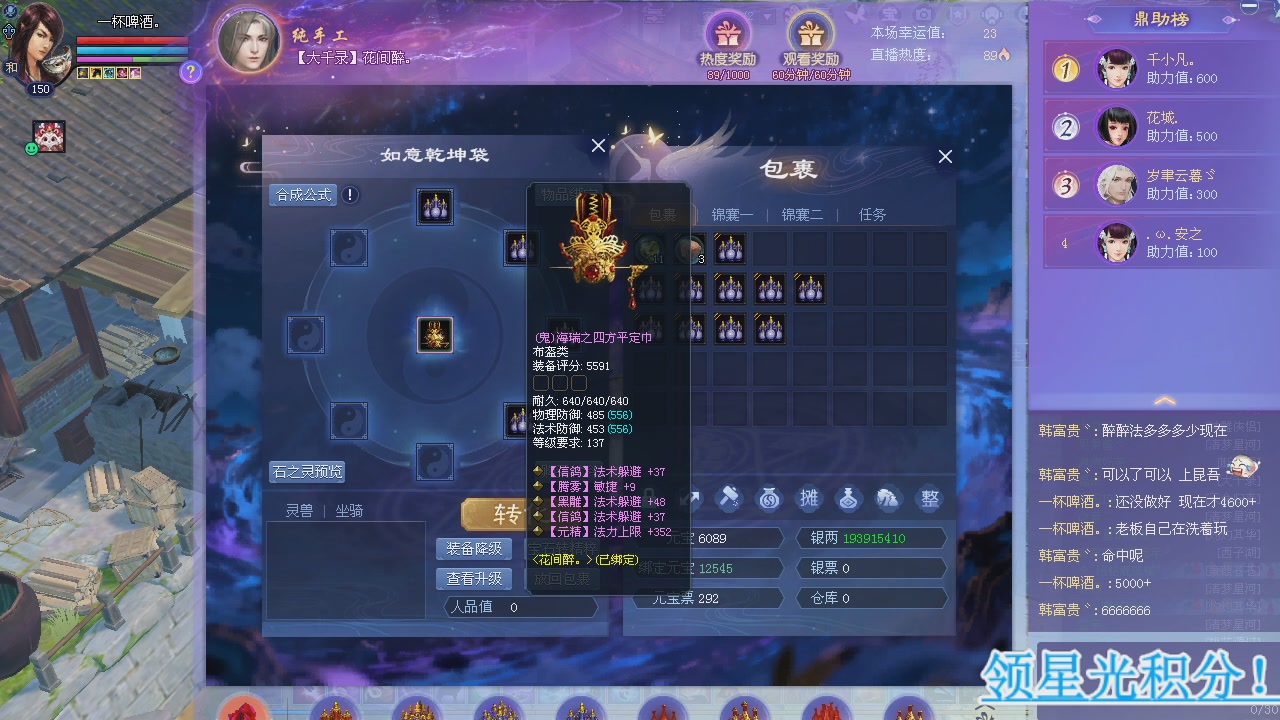This screenshot has height=720, width=1280.
Task: Click the potion bottle icon in bag toolbar
Action: coord(849,498)
